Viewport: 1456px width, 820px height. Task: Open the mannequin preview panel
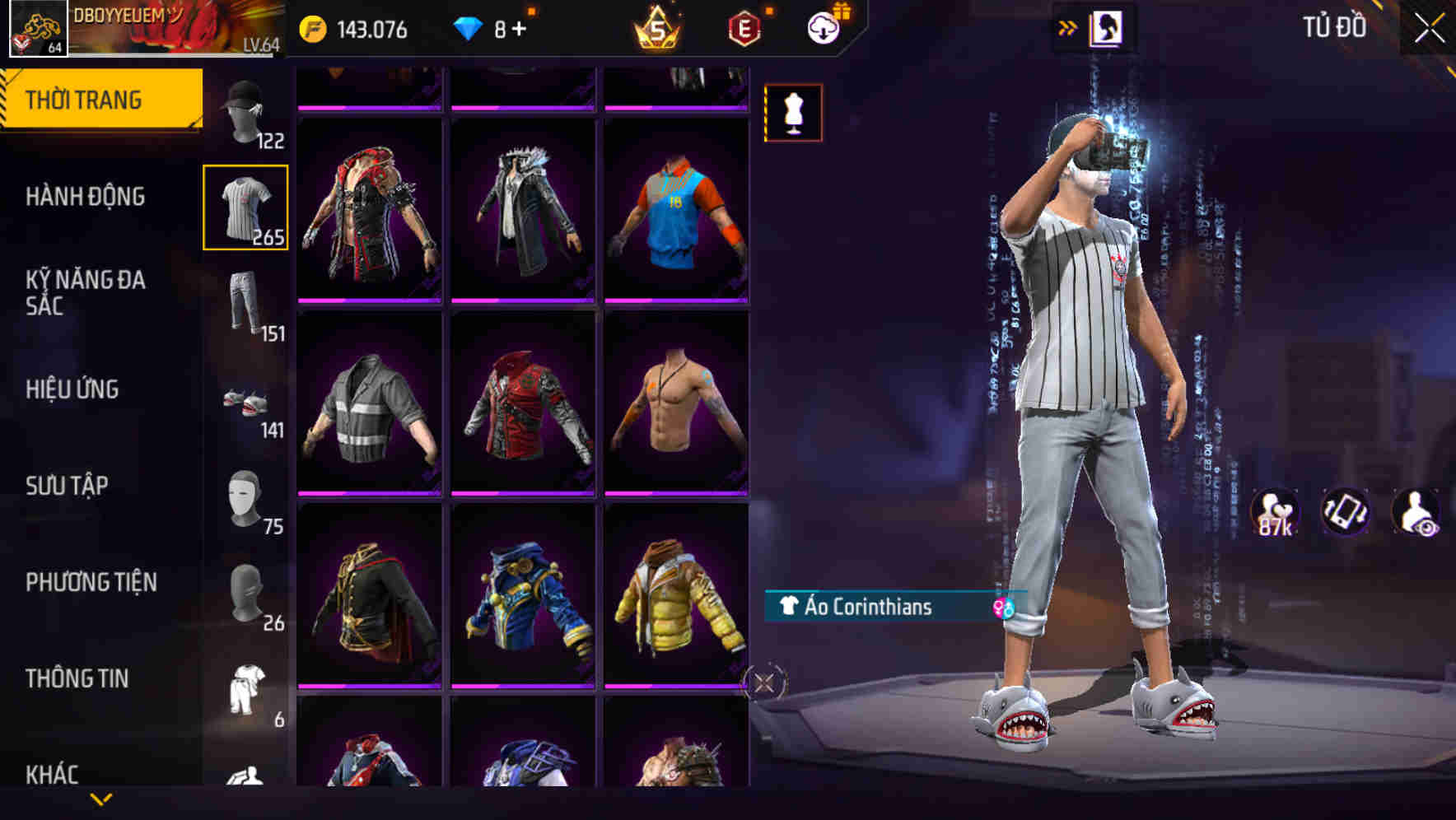pyautogui.click(x=793, y=112)
